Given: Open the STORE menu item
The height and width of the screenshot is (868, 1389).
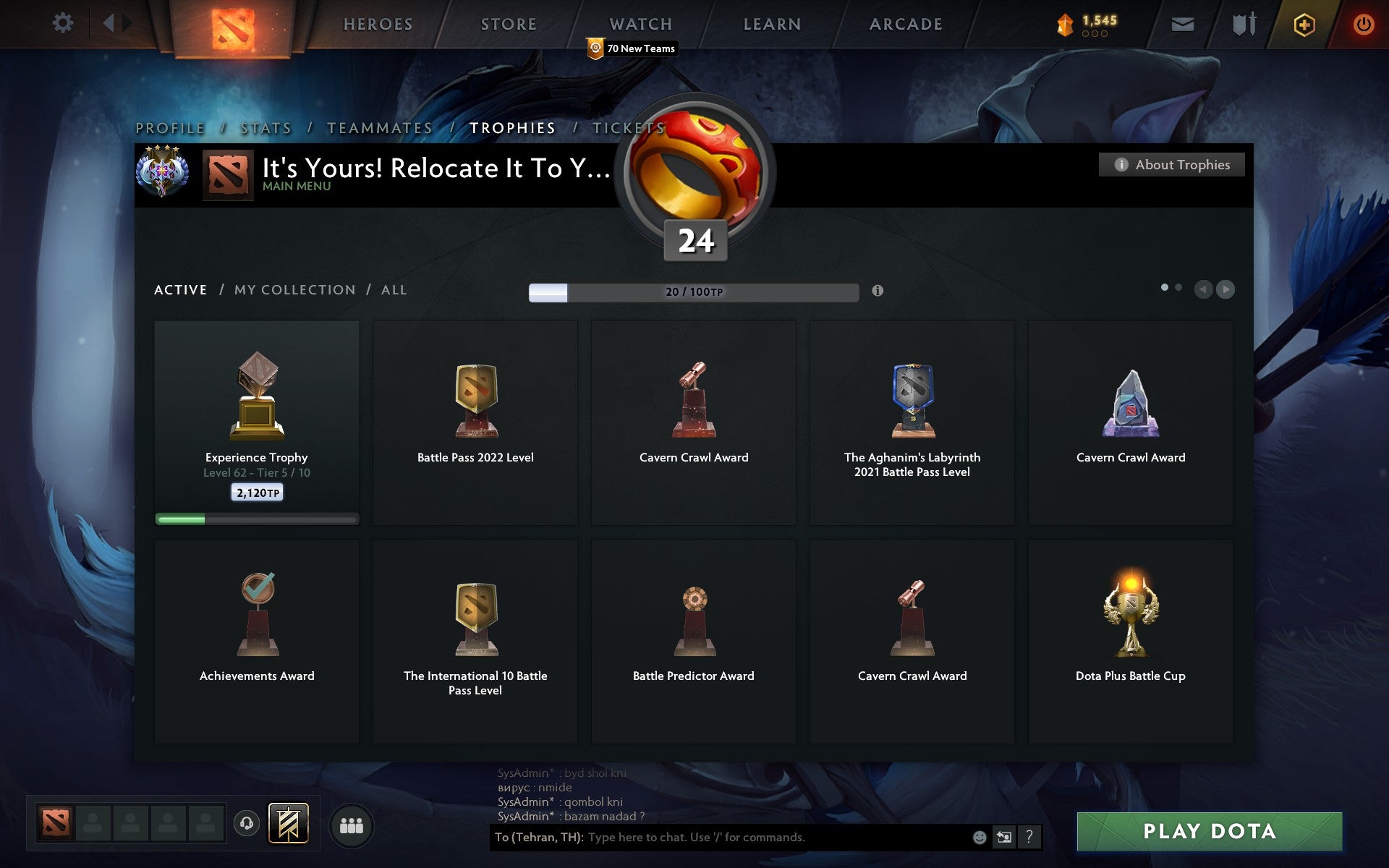Looking at the screenshot, I should 508,24.
